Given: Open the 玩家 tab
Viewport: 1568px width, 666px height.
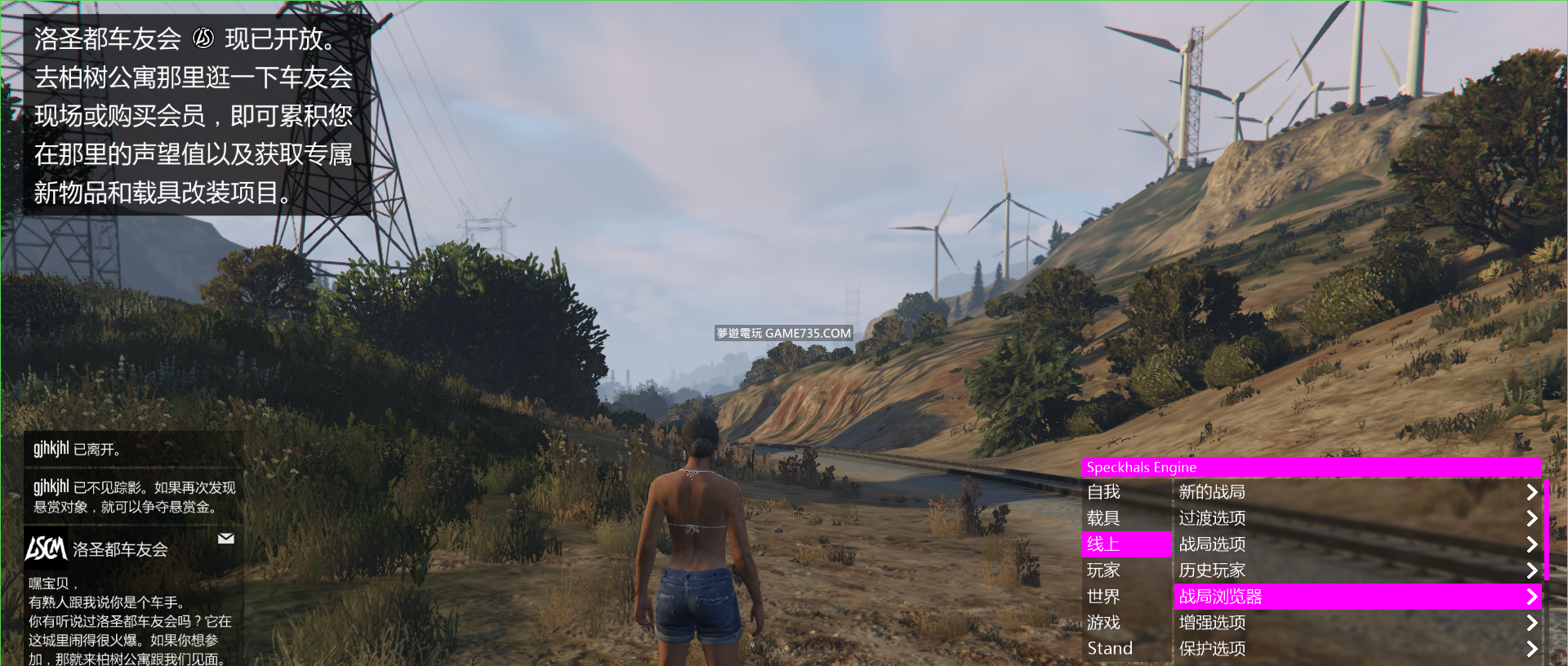Looking at the screenshot, I should (x=1126, y=571).
